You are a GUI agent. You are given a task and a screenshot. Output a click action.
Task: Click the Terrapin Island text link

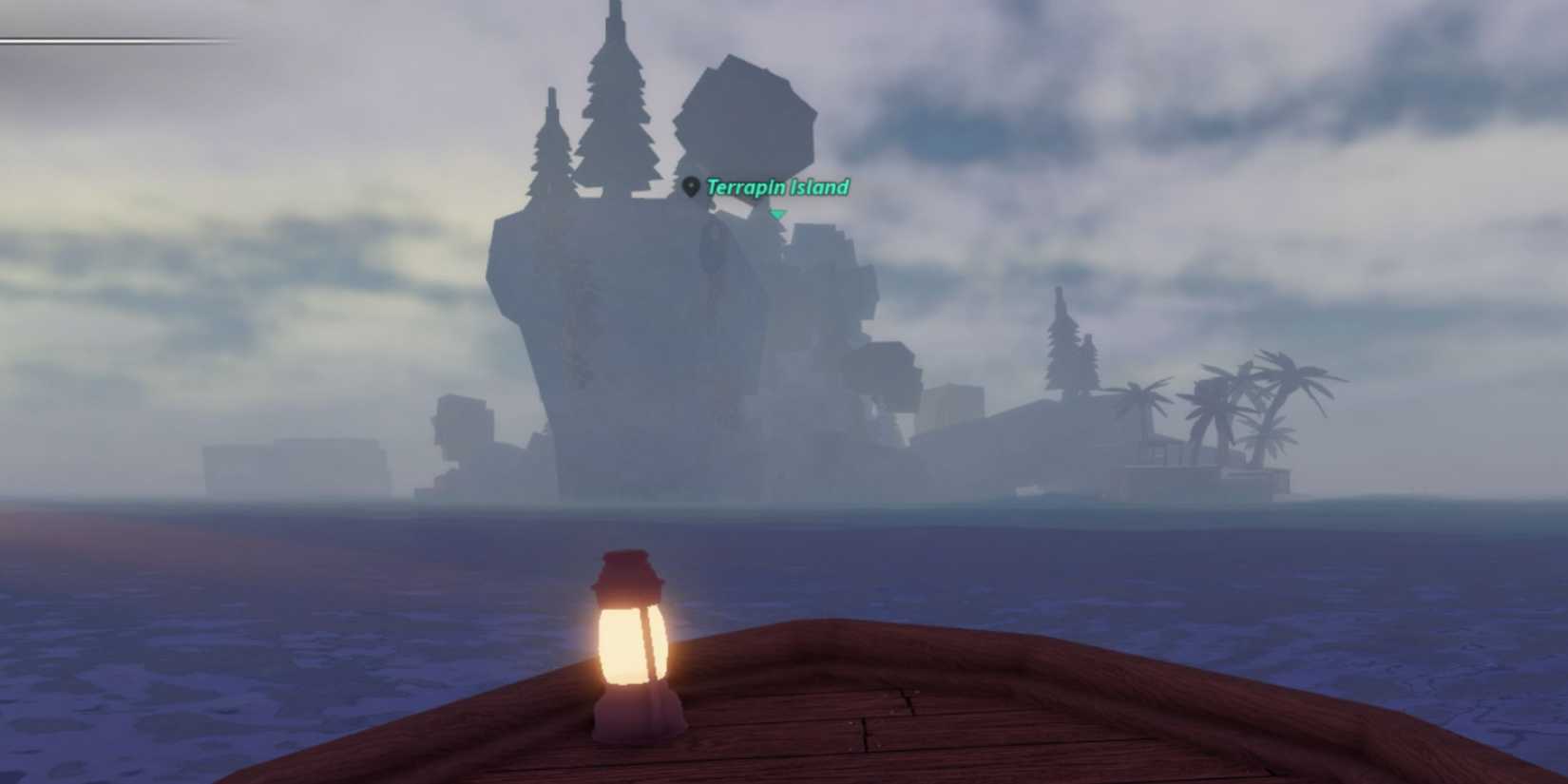click(x=777, y=188)
